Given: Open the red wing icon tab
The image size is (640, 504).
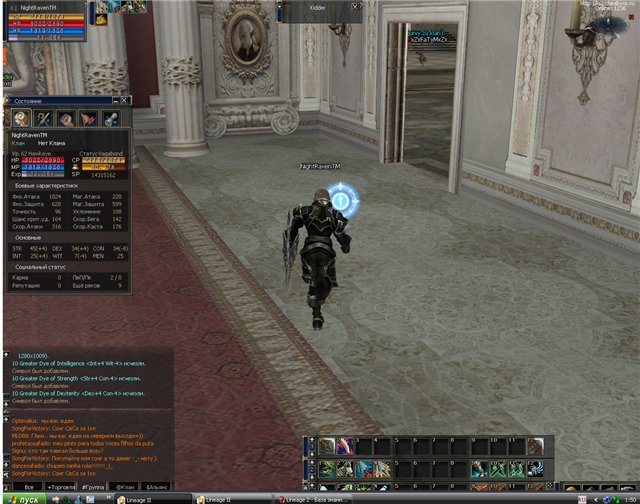Looking at the screenshot, I should coord(88,118).
